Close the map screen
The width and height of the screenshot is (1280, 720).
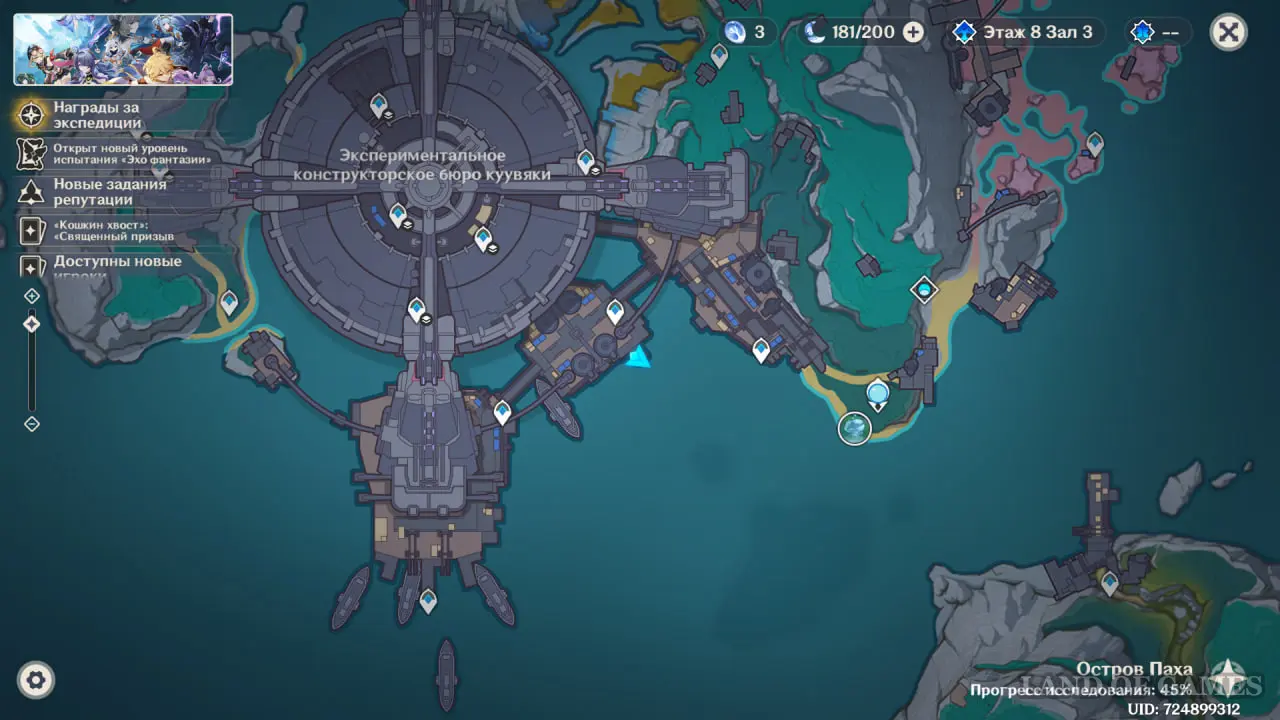1228,32
